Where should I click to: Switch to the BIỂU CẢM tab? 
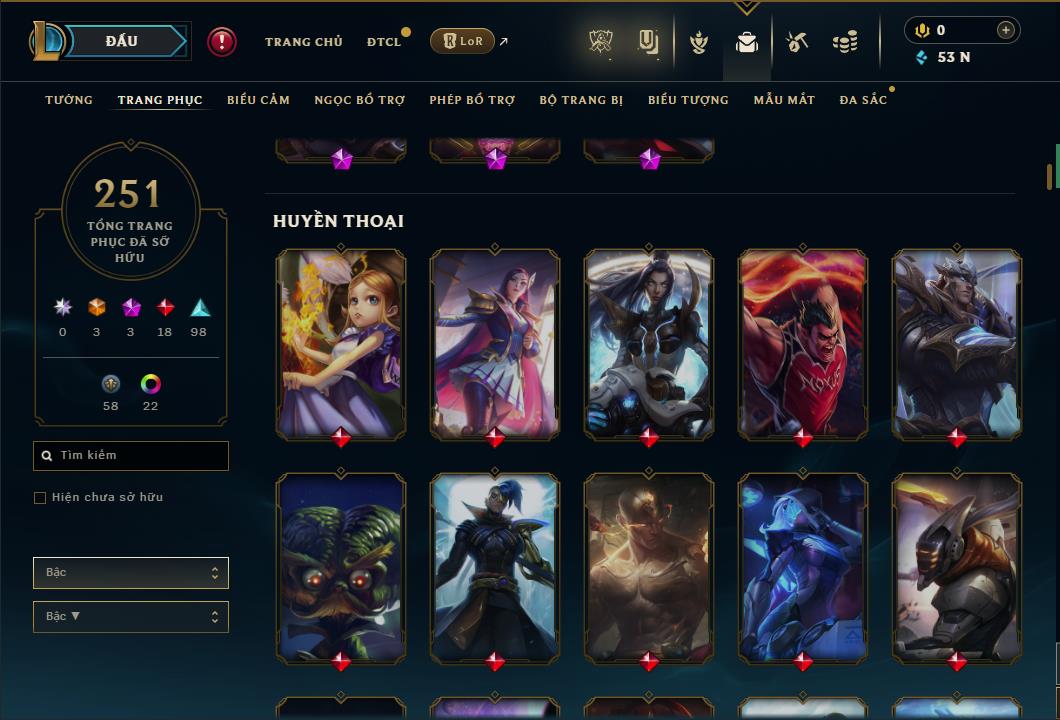click(x=258, y=100)
